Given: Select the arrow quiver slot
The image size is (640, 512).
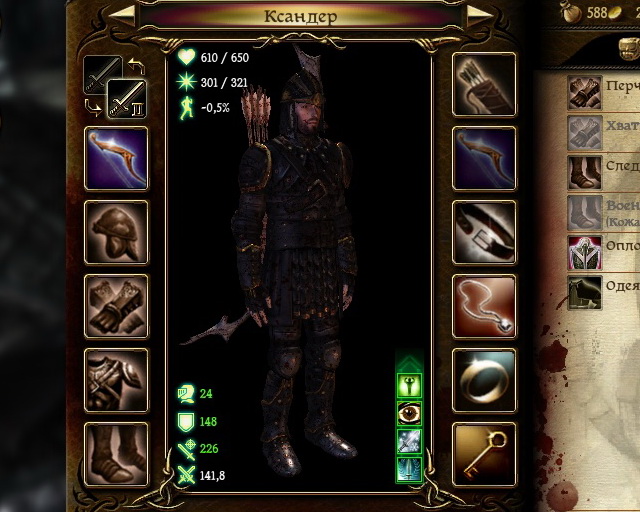Looking at the screenshot, I should [484, 84].
